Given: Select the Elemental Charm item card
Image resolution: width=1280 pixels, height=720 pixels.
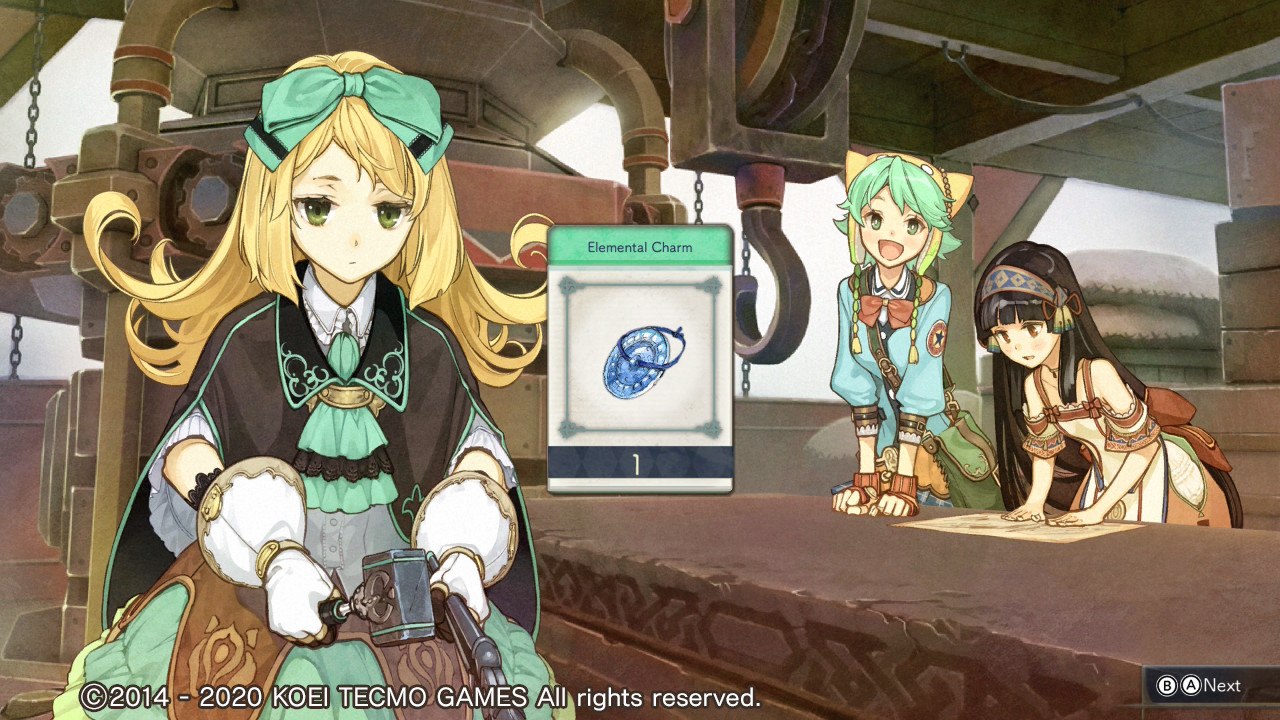Looking at the screenshot, I should (x=640, y=358).
